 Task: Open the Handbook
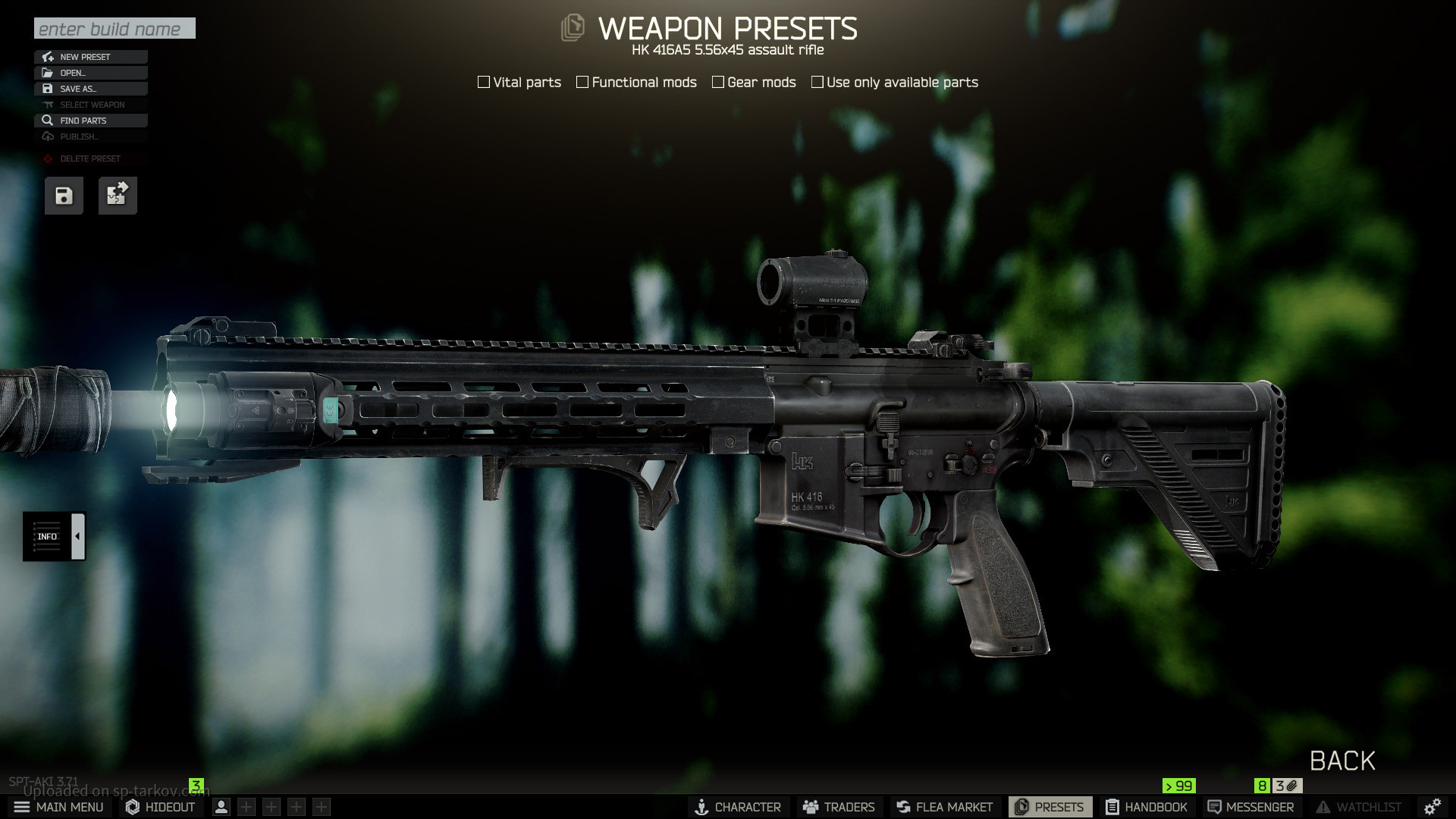(x=1146, y=807)
